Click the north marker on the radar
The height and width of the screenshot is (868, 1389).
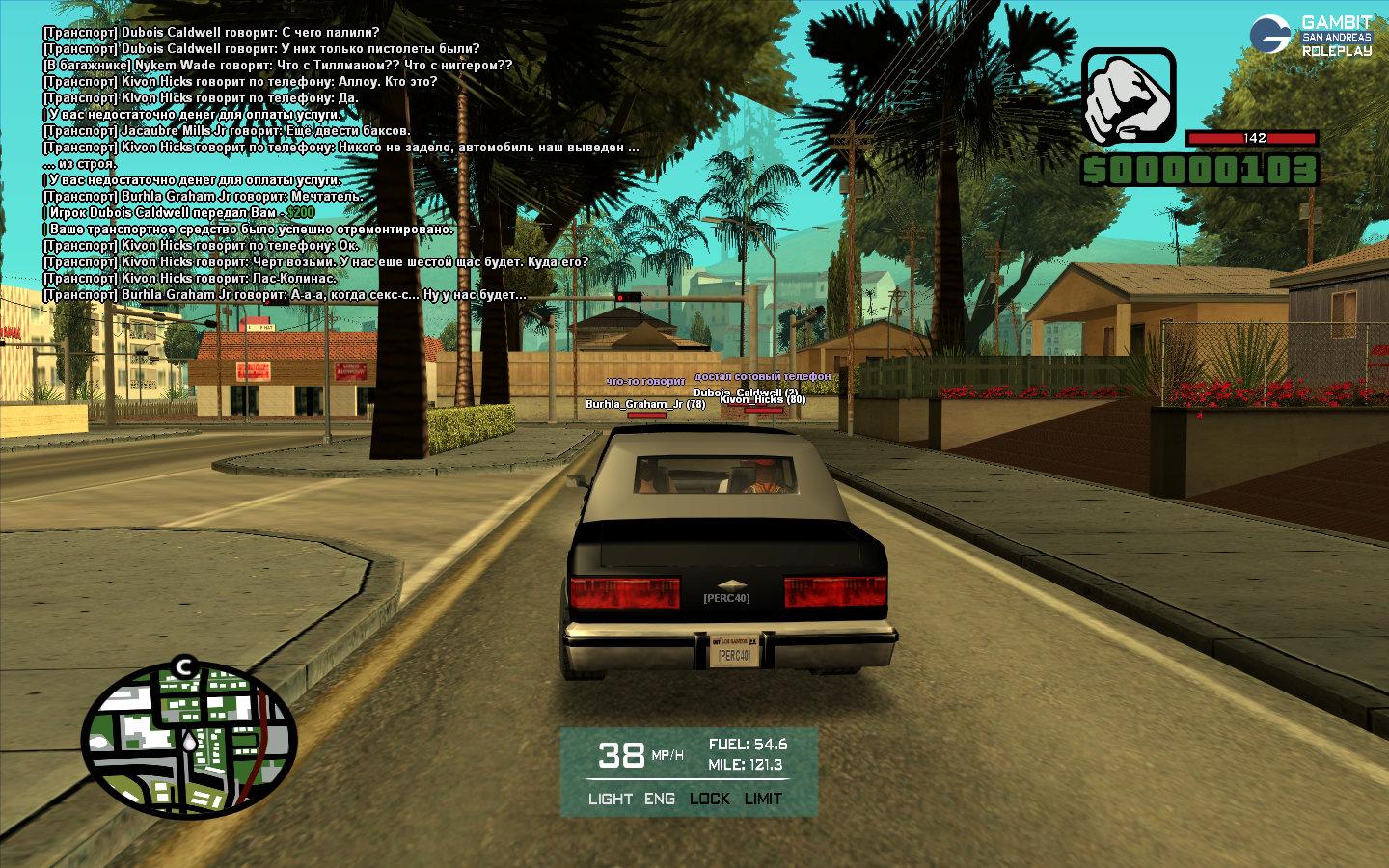(185, 666)
